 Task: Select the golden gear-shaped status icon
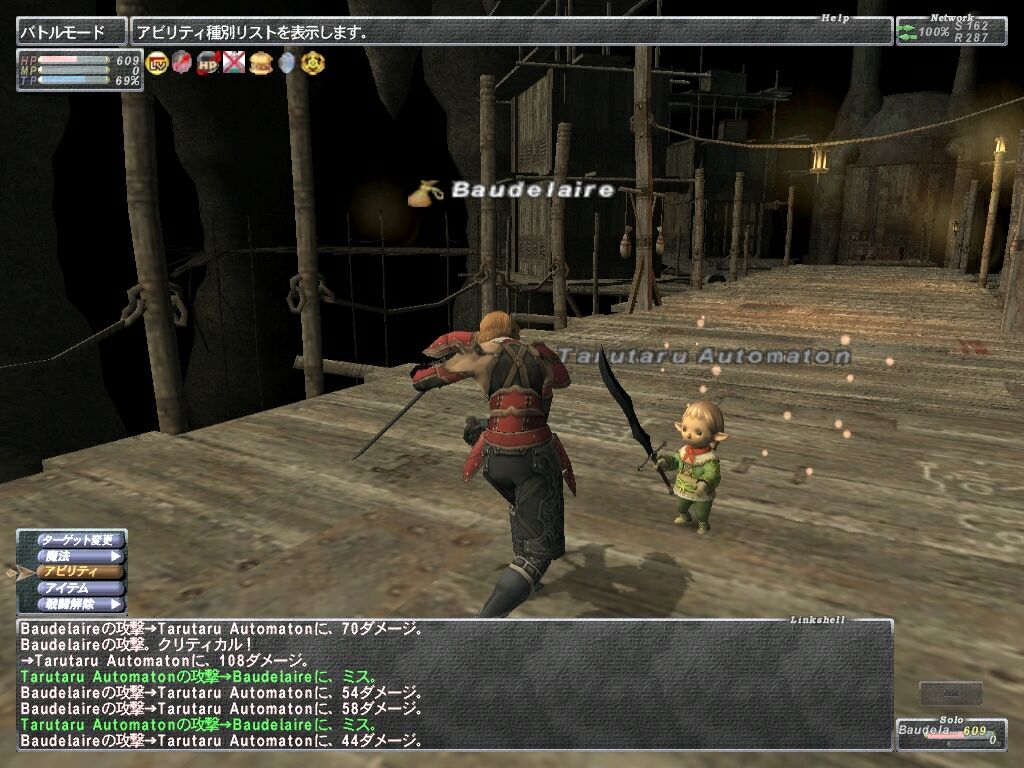coord(313,63)
